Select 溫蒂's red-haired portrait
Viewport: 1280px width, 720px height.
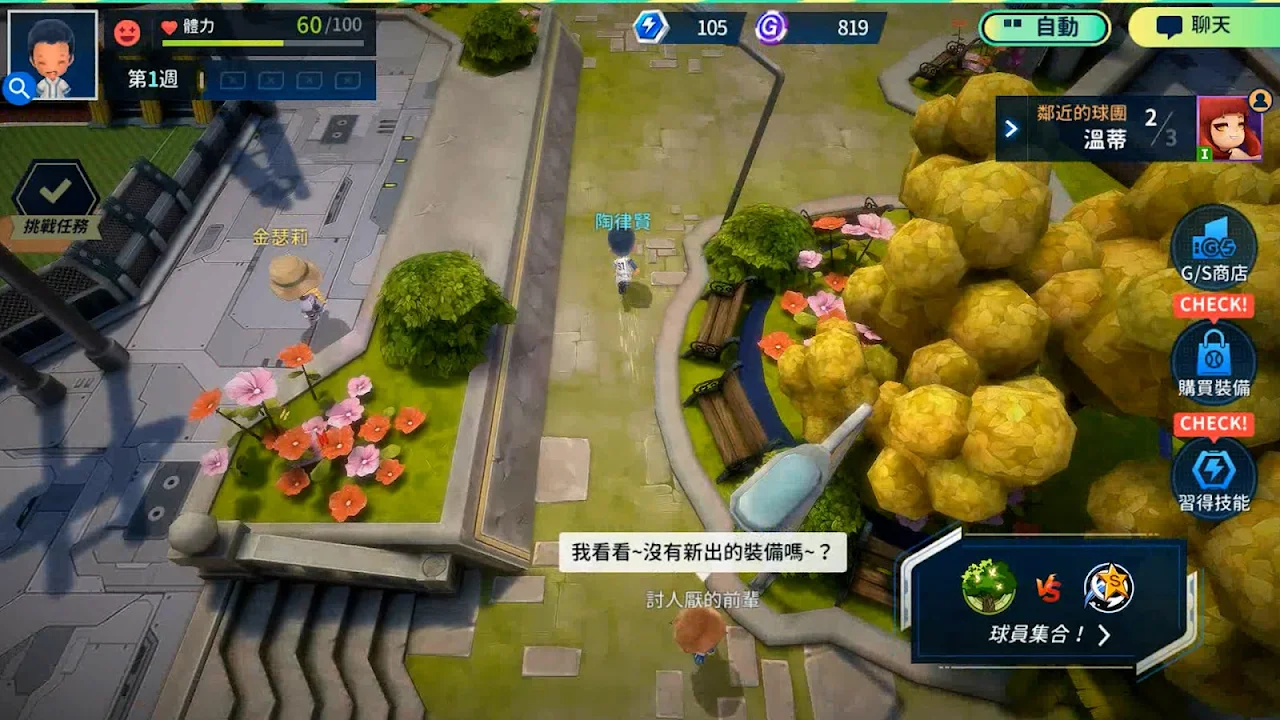tap(1229, 128)
